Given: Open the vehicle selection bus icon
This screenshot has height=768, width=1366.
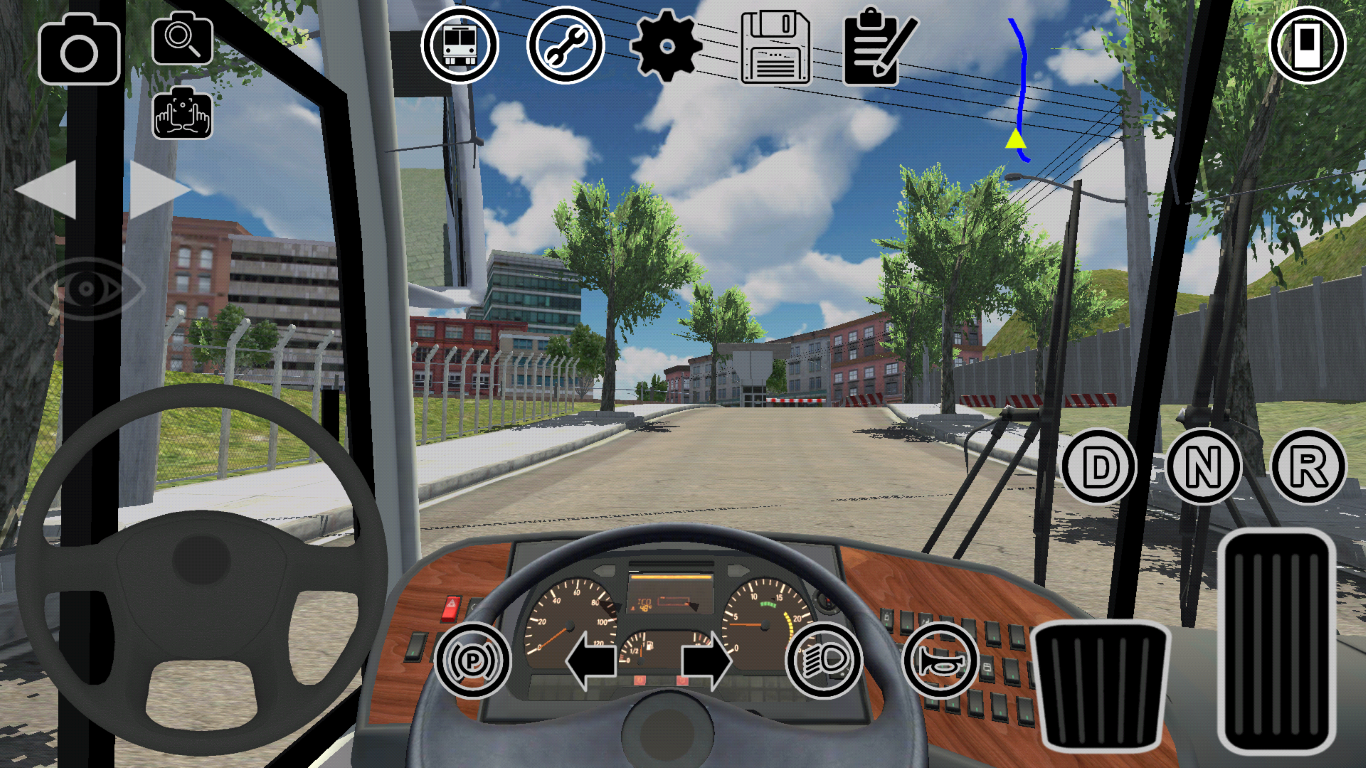Looking at the screenshot, I should (459, 45).
